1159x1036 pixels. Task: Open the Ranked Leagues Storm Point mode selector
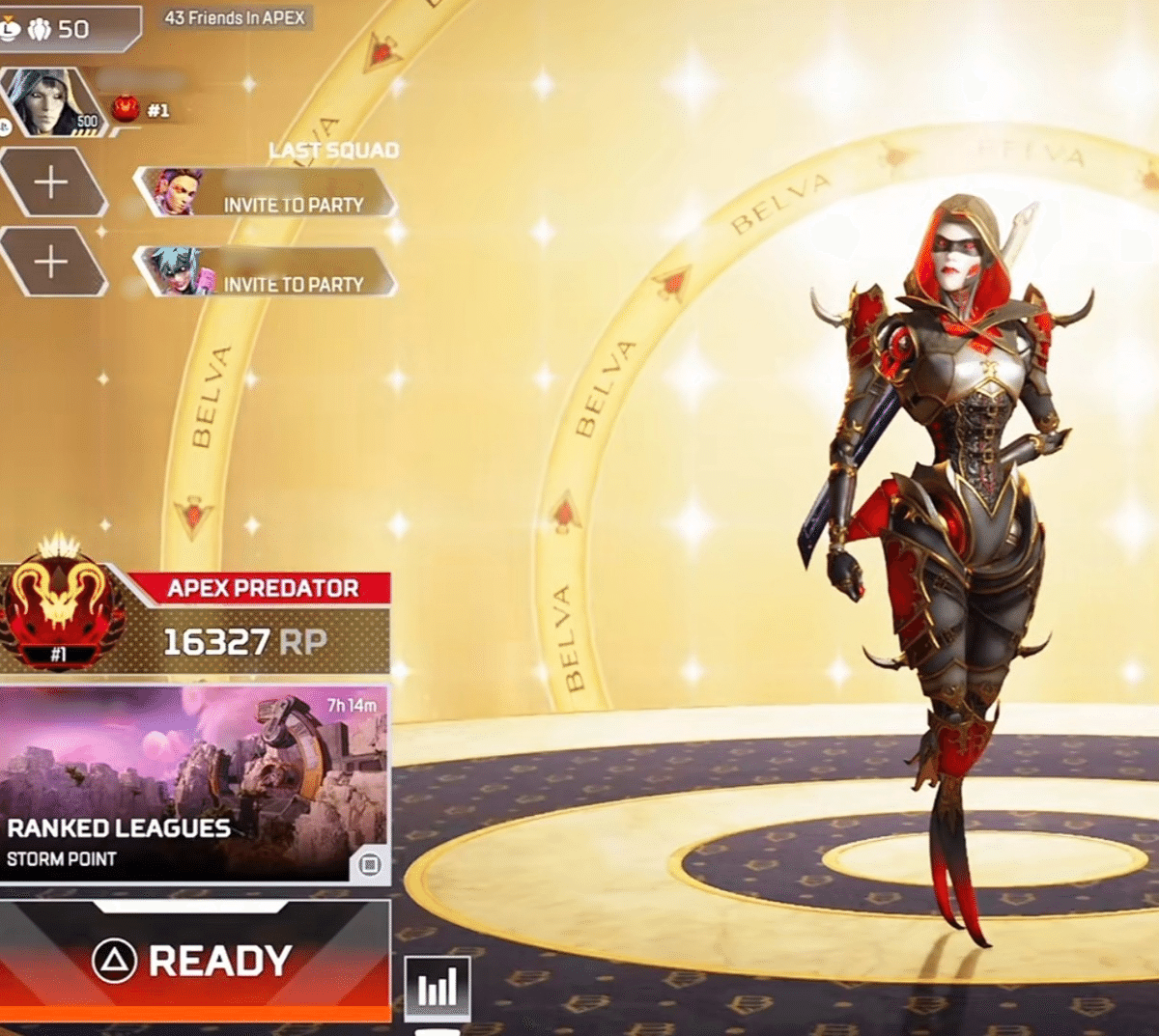(x=193, y=784)
